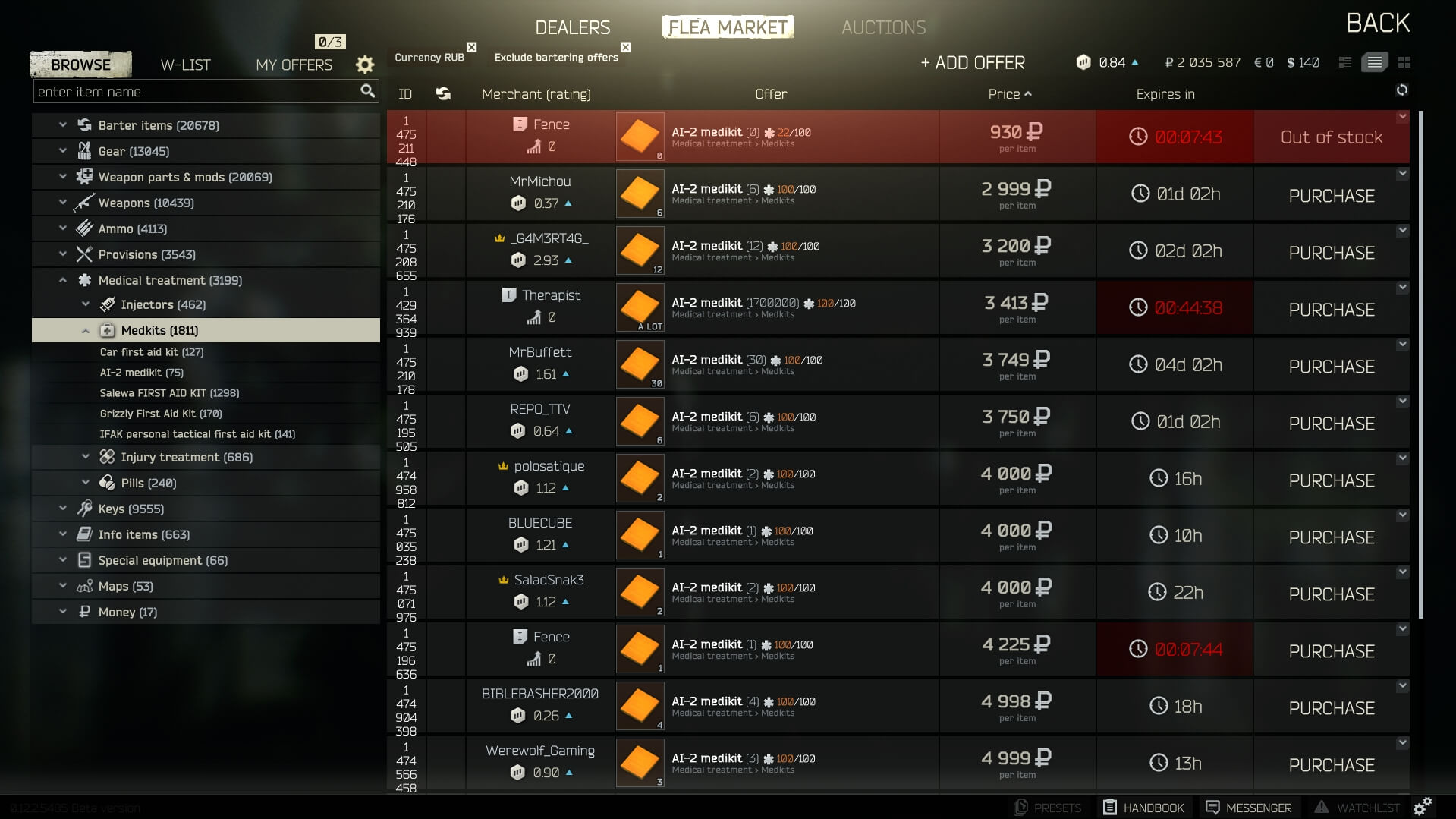Purchase MrMichou's AI-2 medikit offer

1330,195
